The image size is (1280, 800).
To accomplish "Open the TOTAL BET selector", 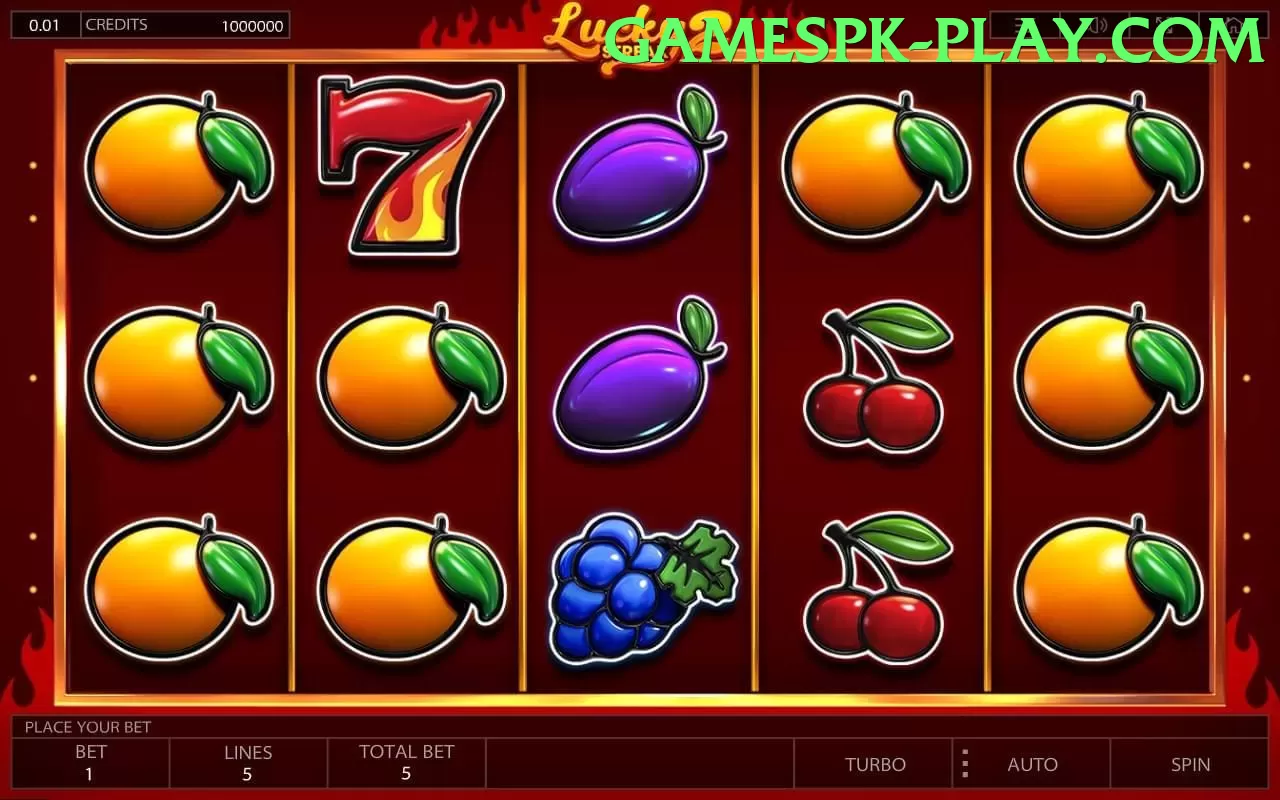I will coord(406,764).
